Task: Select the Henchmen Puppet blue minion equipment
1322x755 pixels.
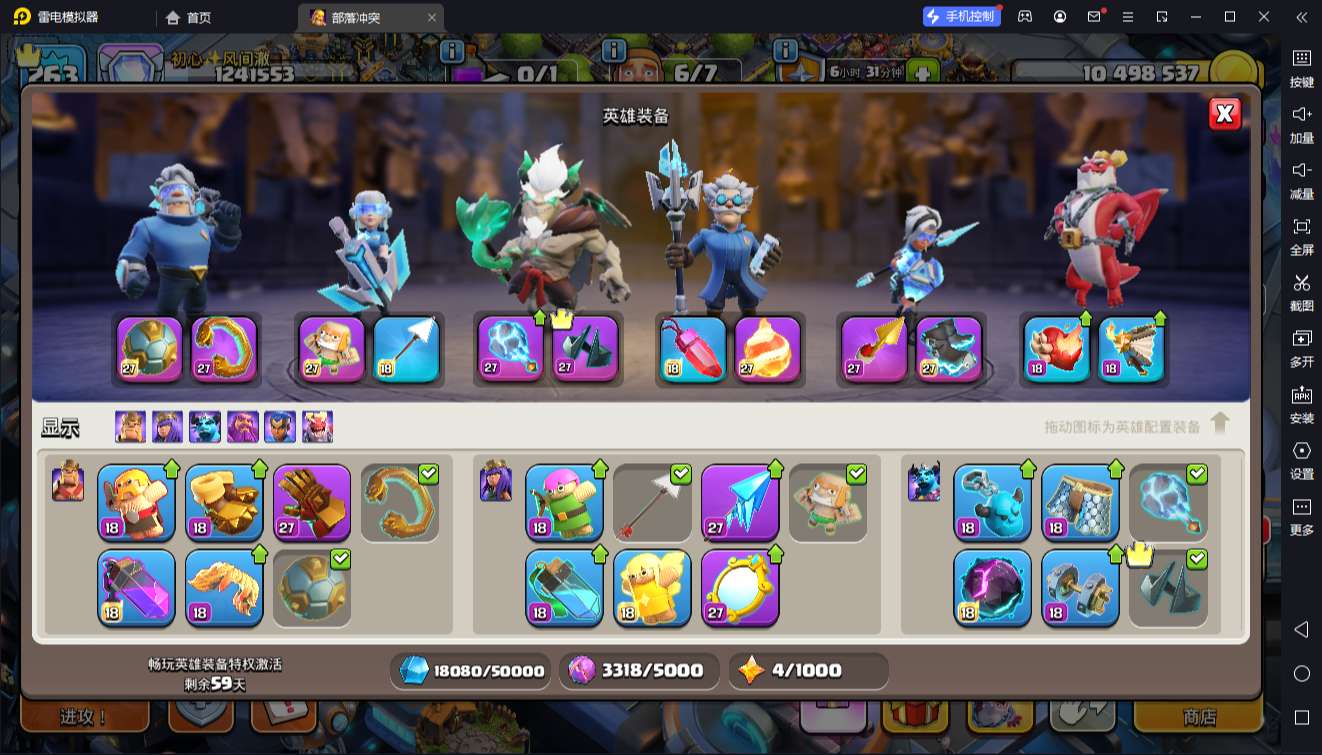Action: (992, 502)
